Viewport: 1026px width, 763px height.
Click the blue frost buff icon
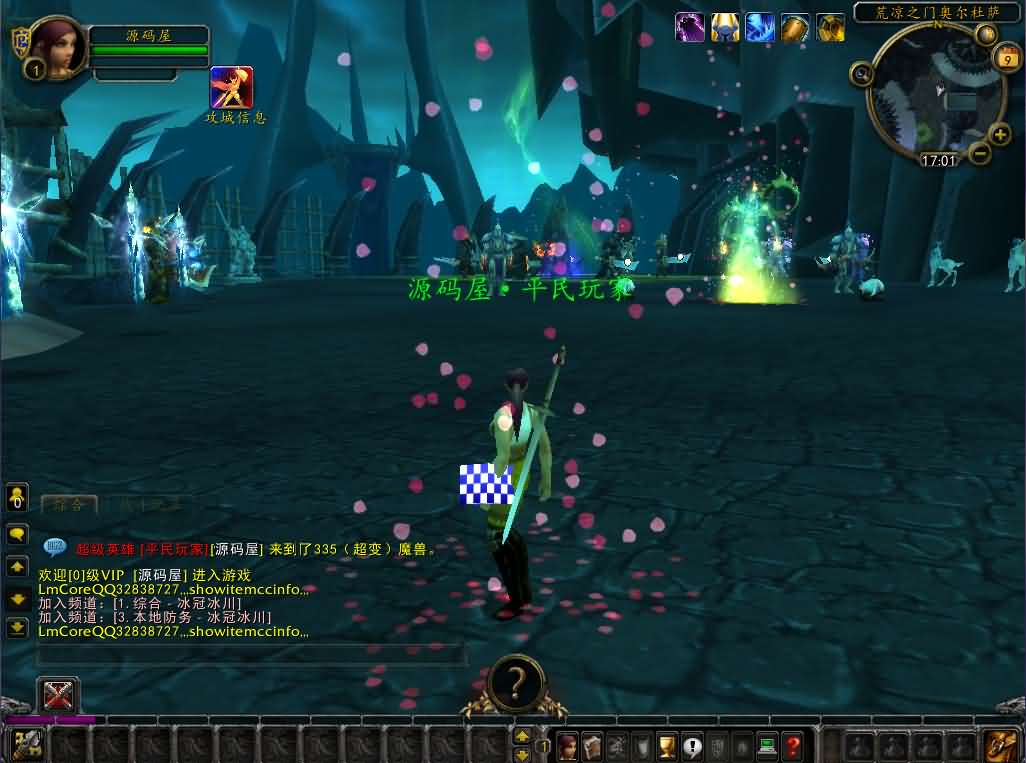pyautogui.click(x=760, y=27)
